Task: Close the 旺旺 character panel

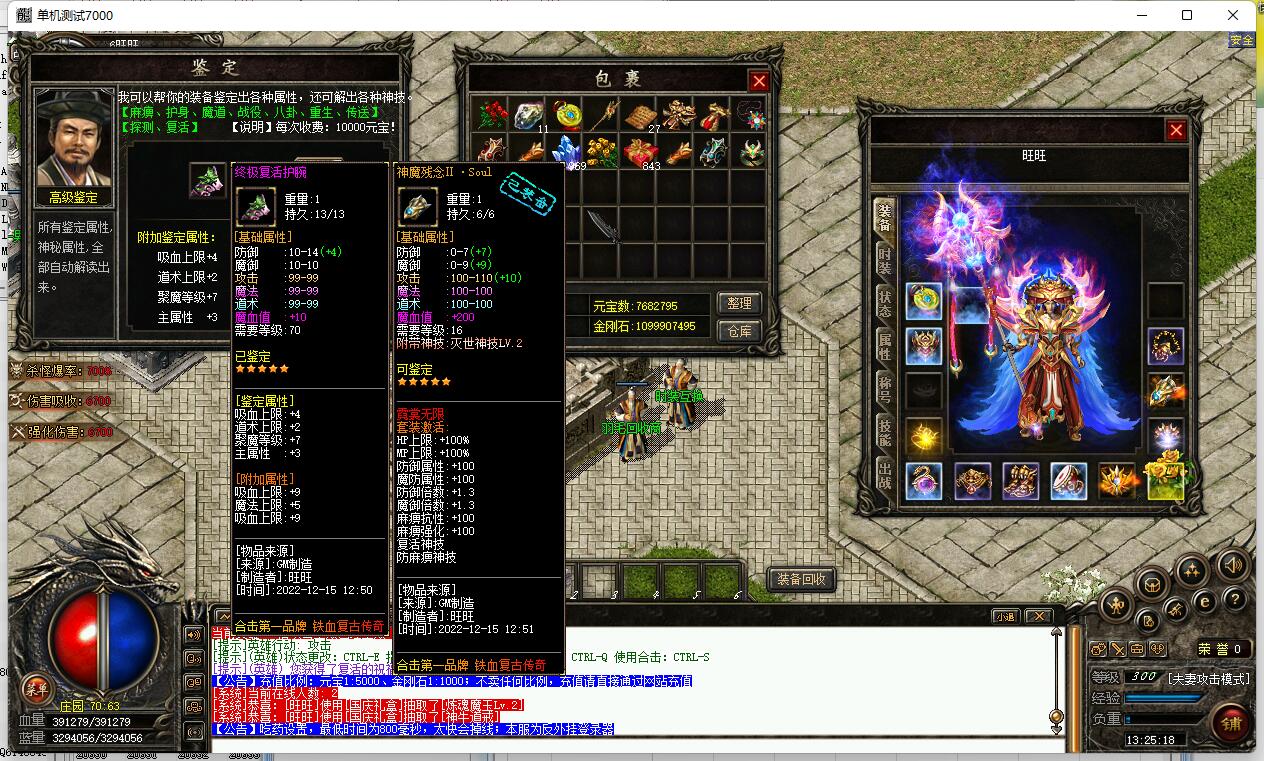Action: (x=1176, y=130)
